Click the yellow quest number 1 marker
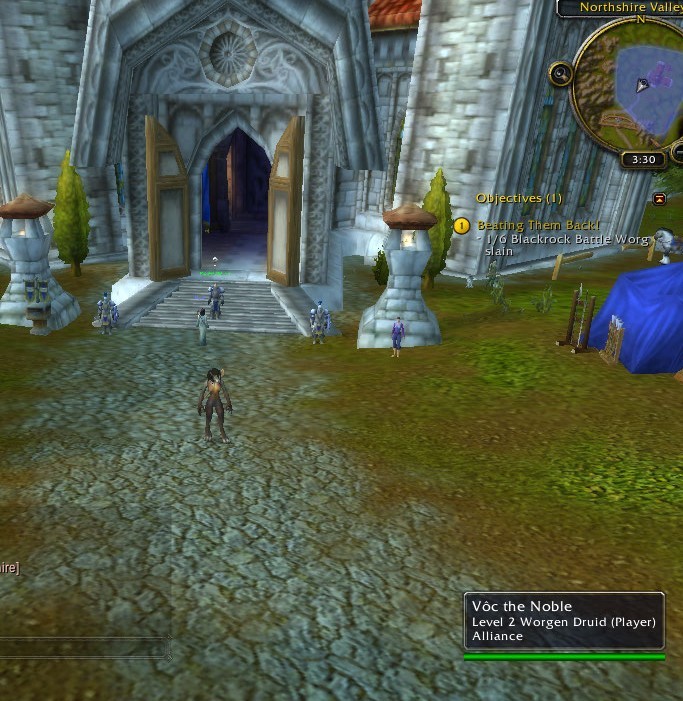Viewport: 683px width, 701px height. coord(461,226)
